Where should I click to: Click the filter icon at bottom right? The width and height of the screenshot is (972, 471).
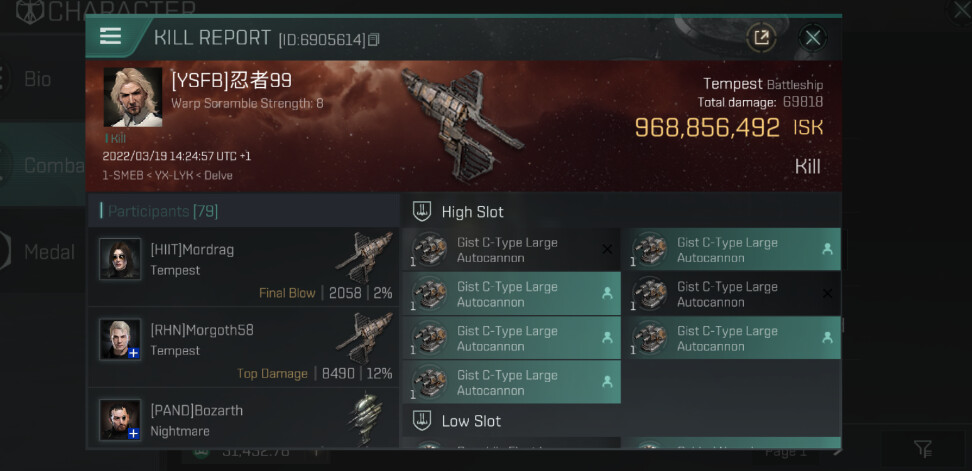pos(923,450)
